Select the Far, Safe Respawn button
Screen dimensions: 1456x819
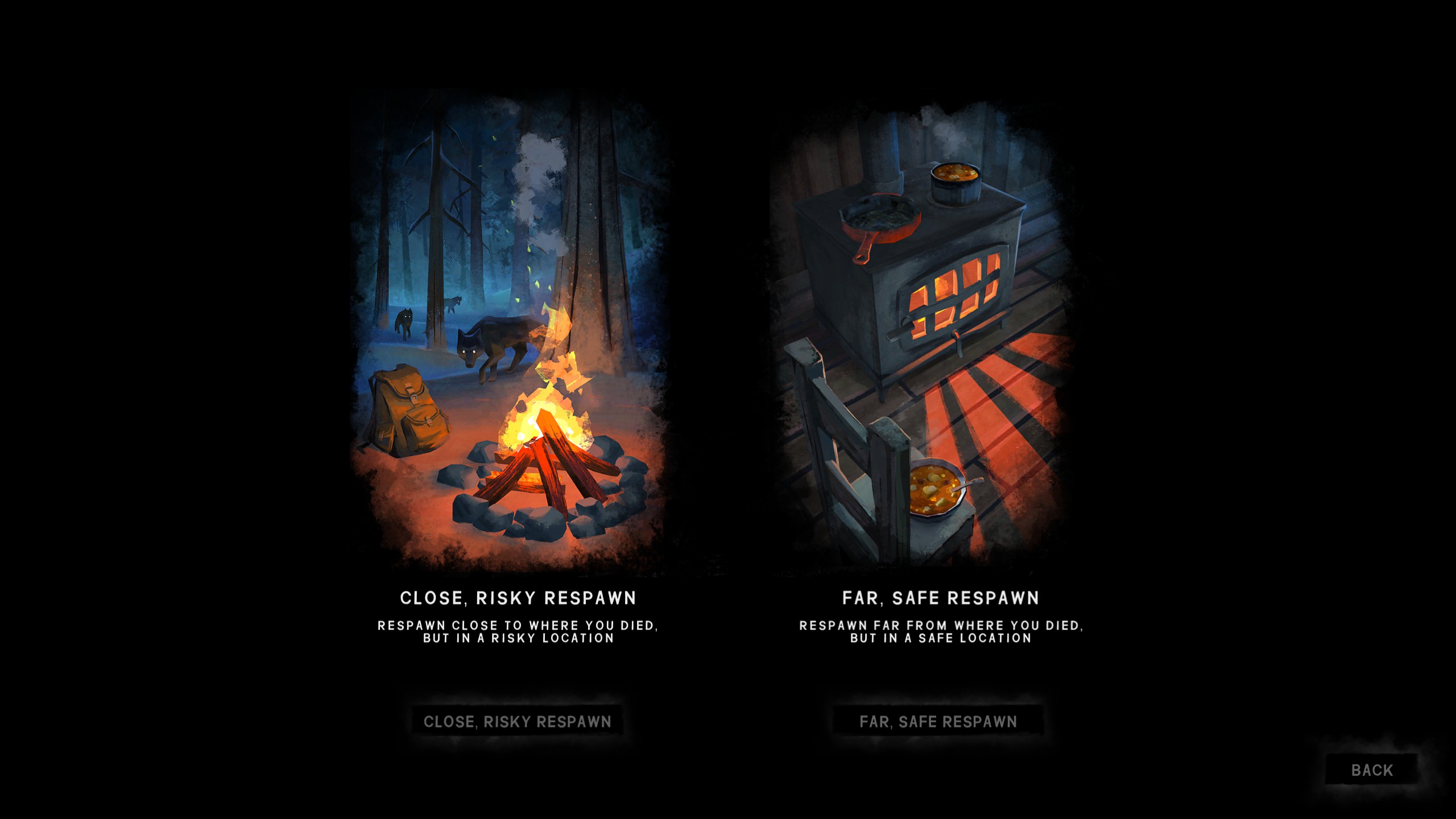click(938, 721)
